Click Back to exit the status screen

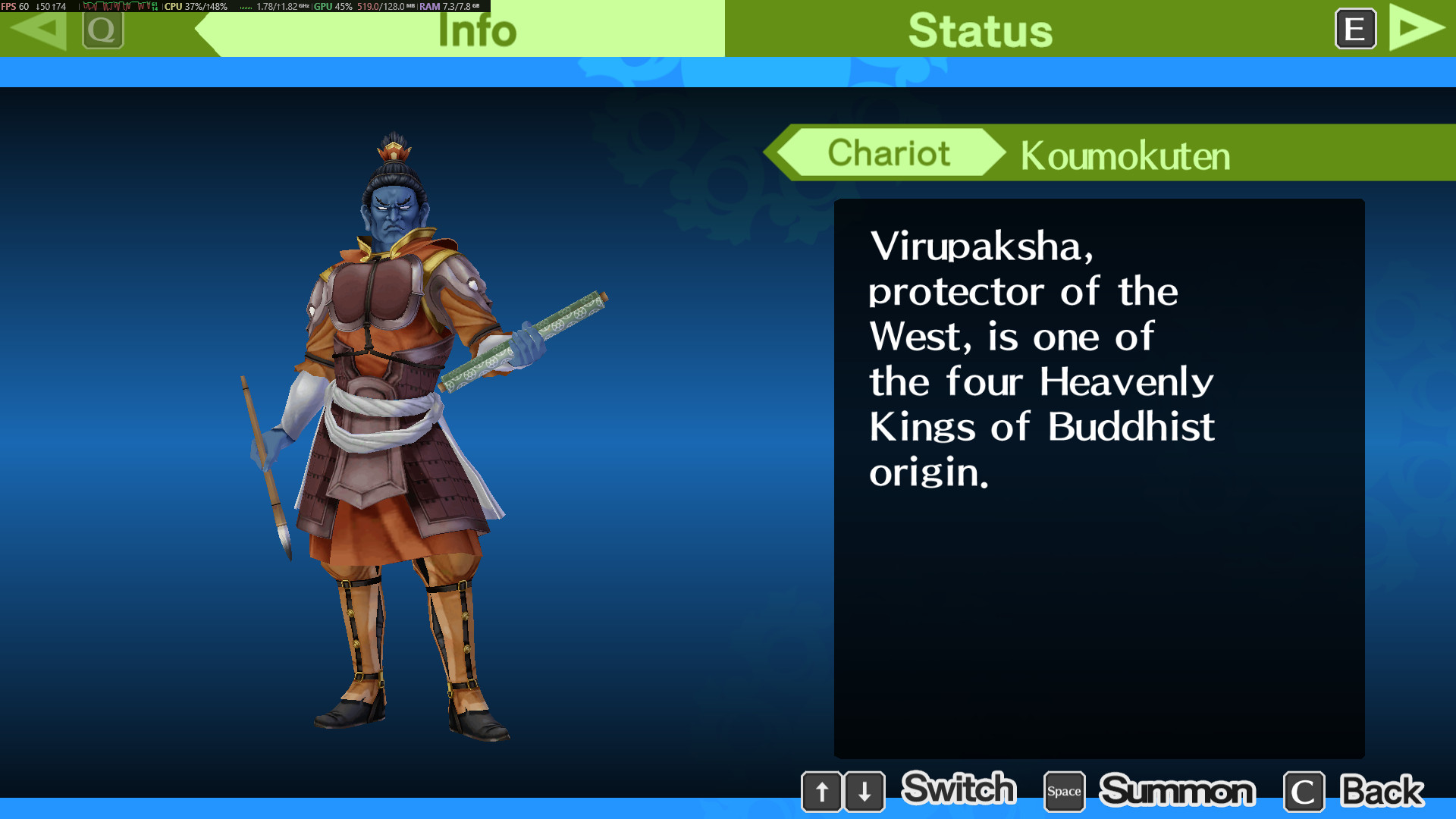[x=1382, y=789]
